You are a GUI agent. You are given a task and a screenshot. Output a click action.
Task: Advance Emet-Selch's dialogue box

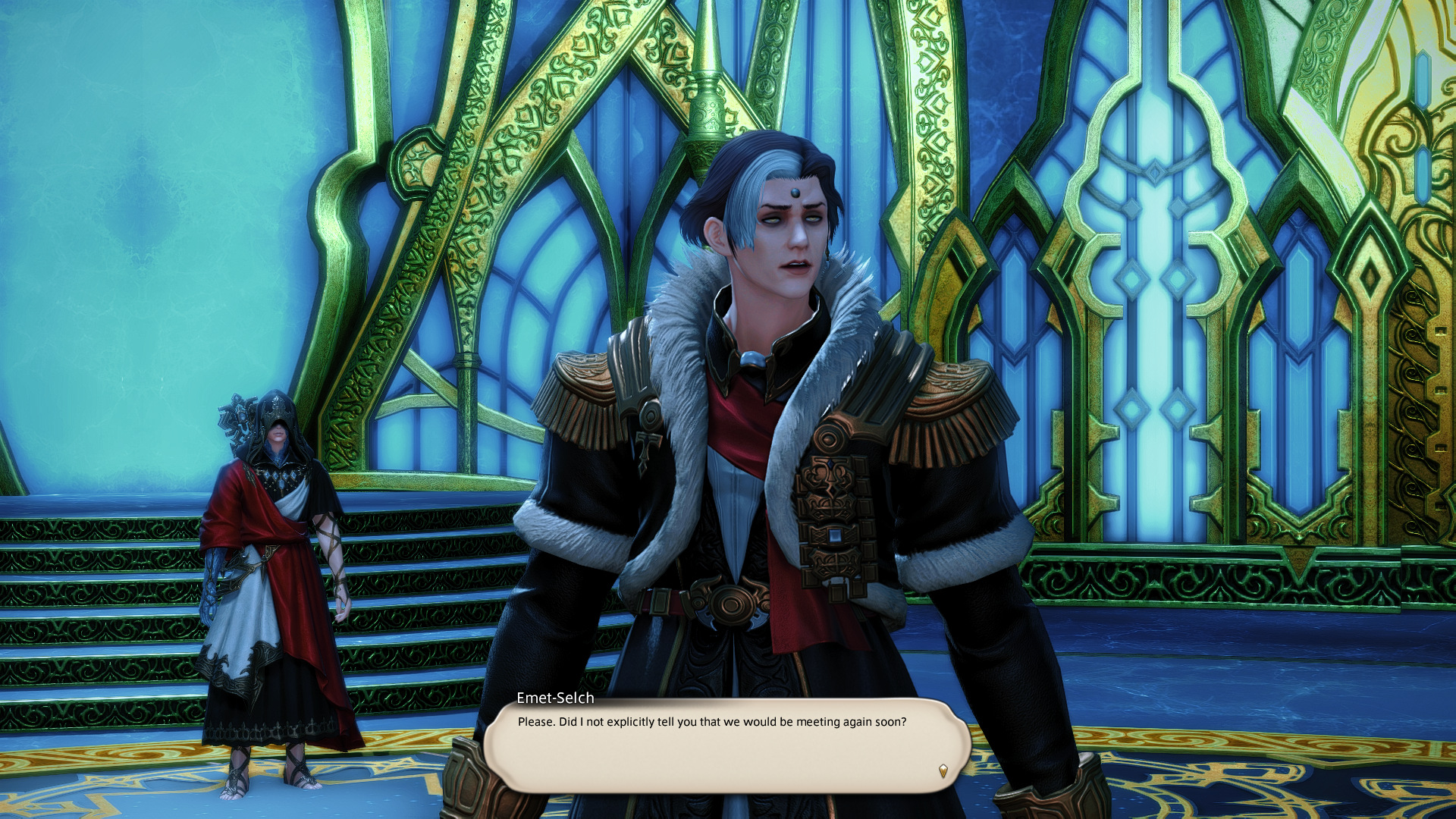click(726, 745)
